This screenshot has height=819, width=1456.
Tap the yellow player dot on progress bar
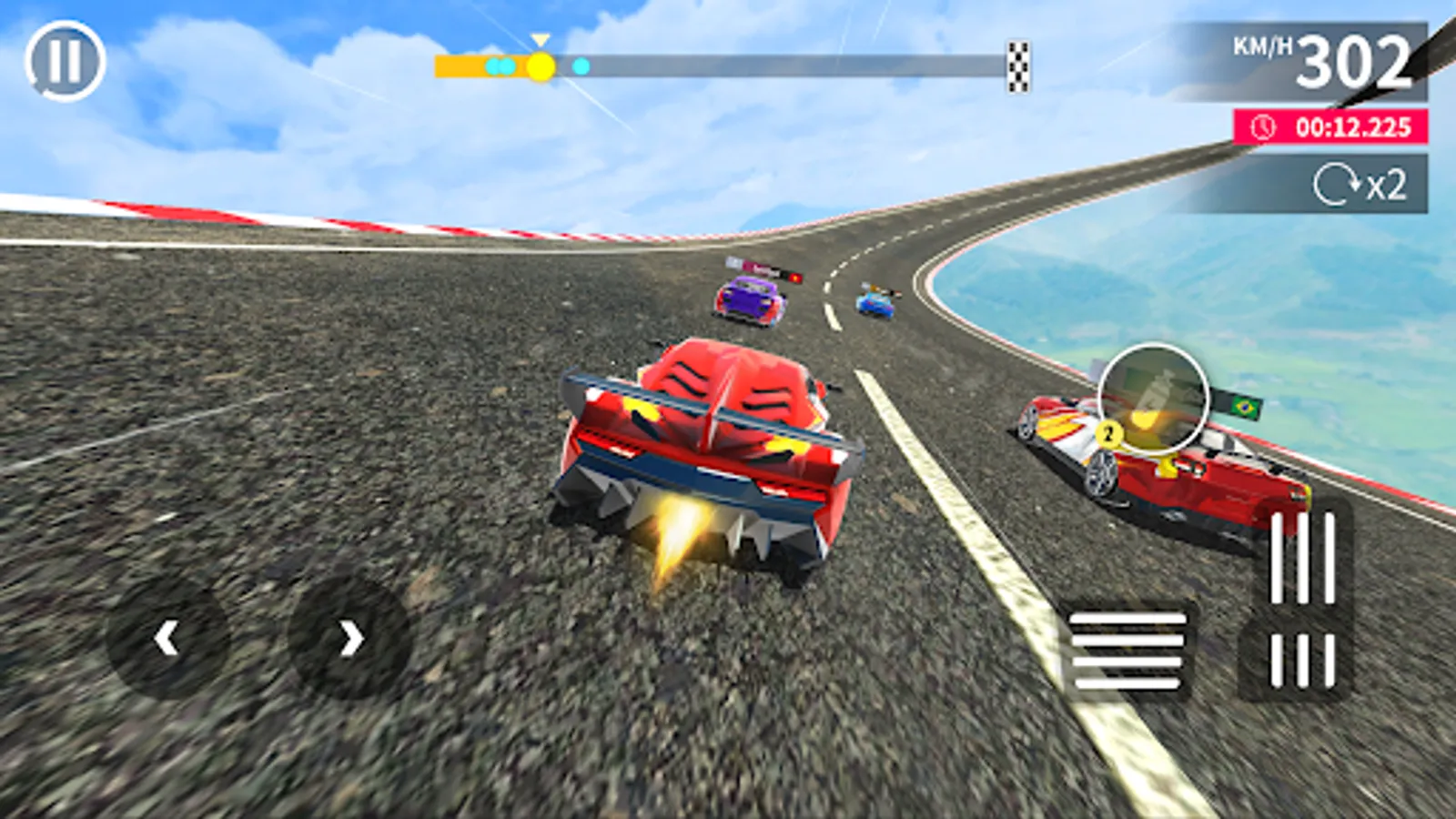541,64
